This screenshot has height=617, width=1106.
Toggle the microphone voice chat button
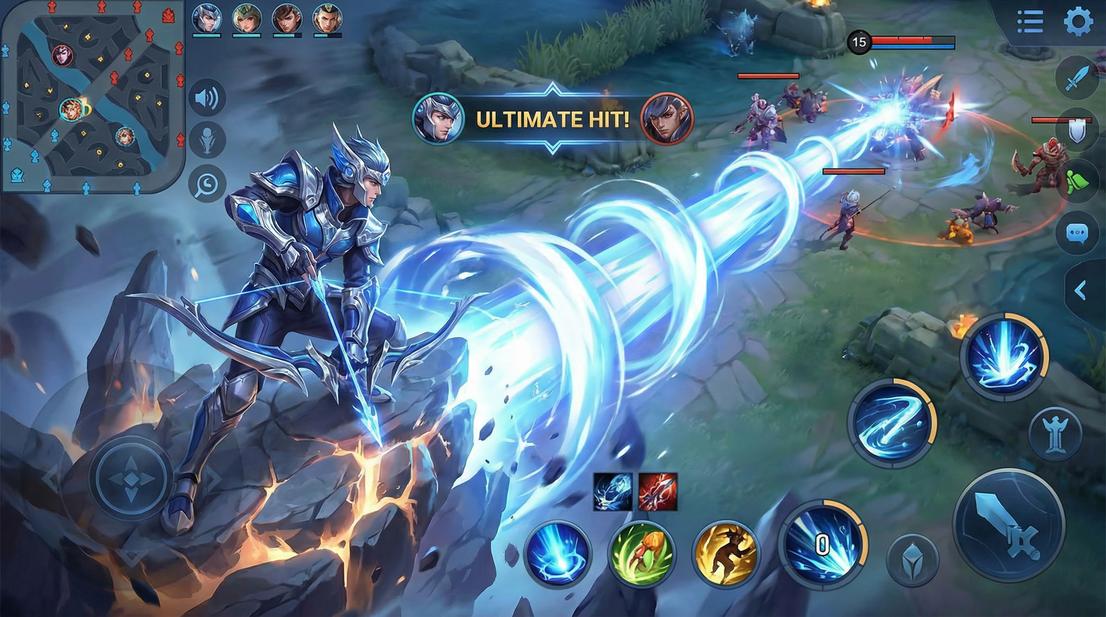(x=207, y=140)
